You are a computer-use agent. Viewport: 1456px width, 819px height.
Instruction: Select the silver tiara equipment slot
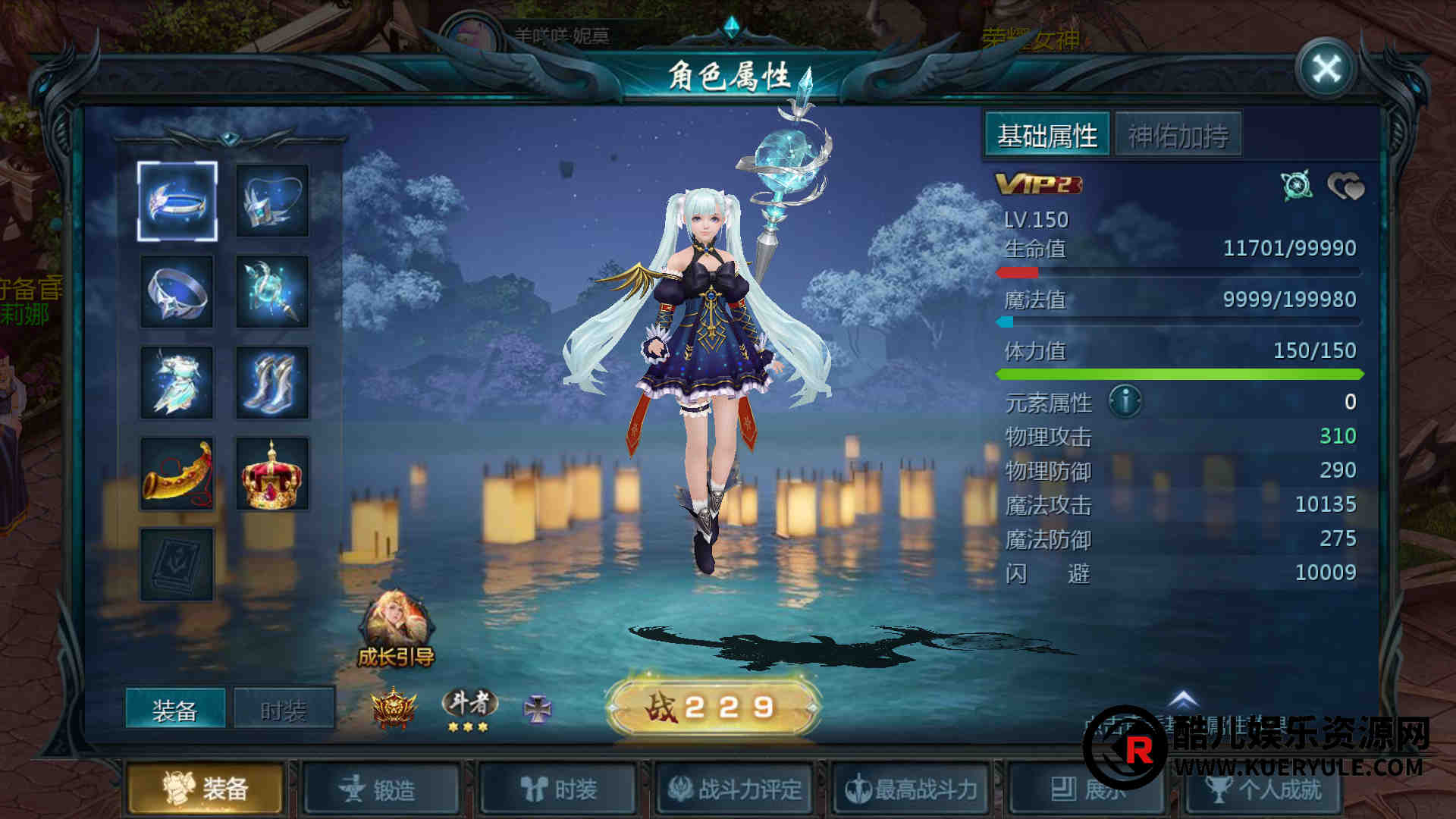(x=177, y=201)
